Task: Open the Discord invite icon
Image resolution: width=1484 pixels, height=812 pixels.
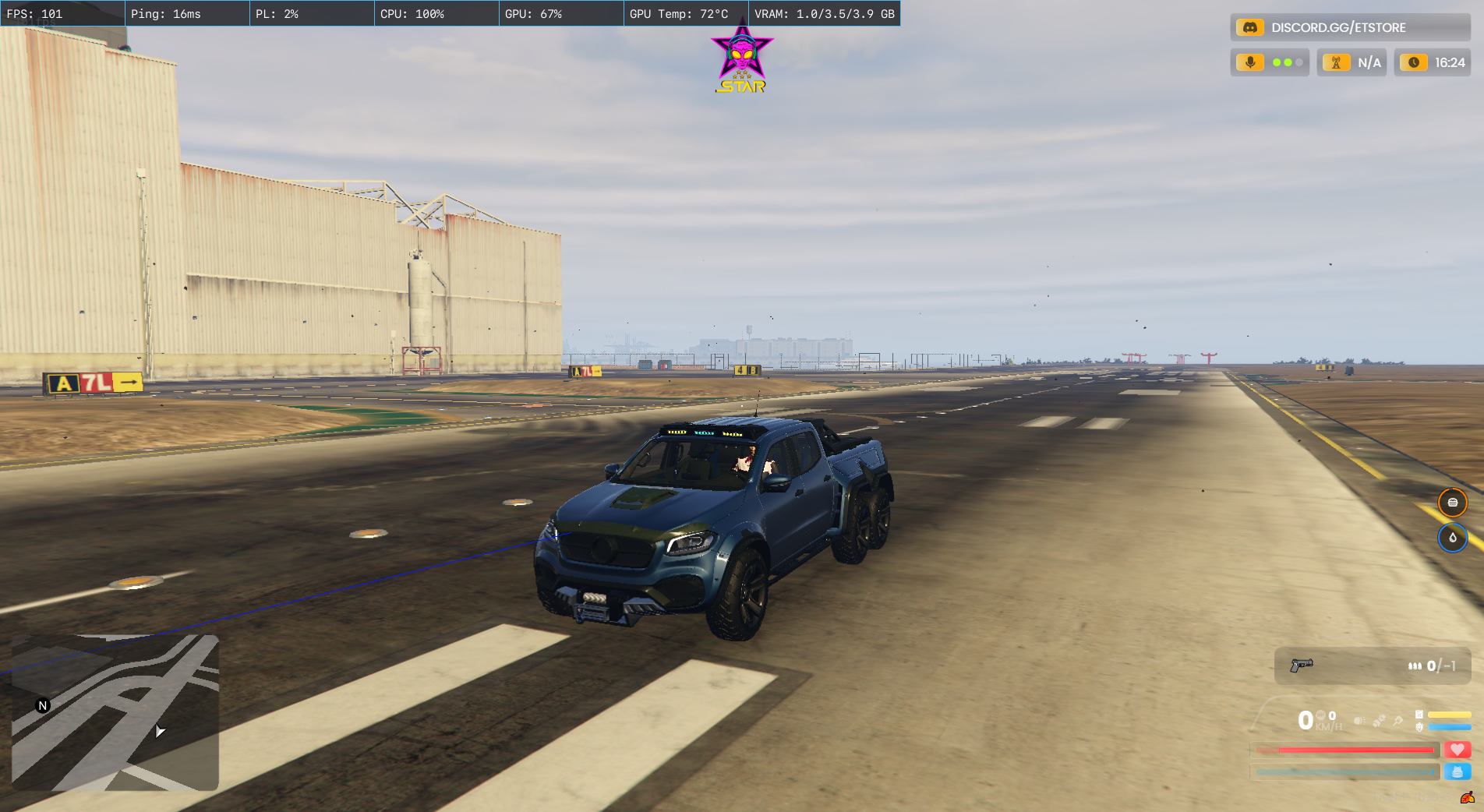Action: 1249,27
